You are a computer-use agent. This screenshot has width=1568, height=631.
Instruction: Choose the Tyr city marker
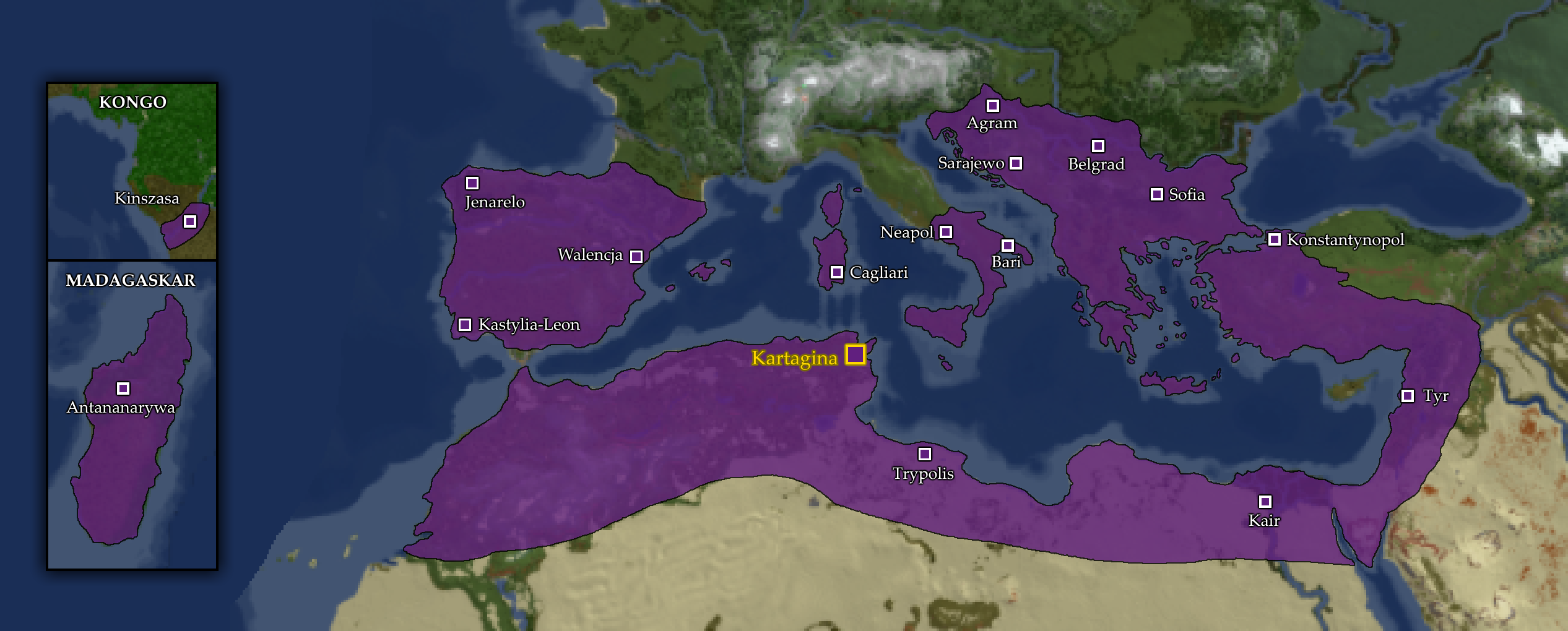1407,396
